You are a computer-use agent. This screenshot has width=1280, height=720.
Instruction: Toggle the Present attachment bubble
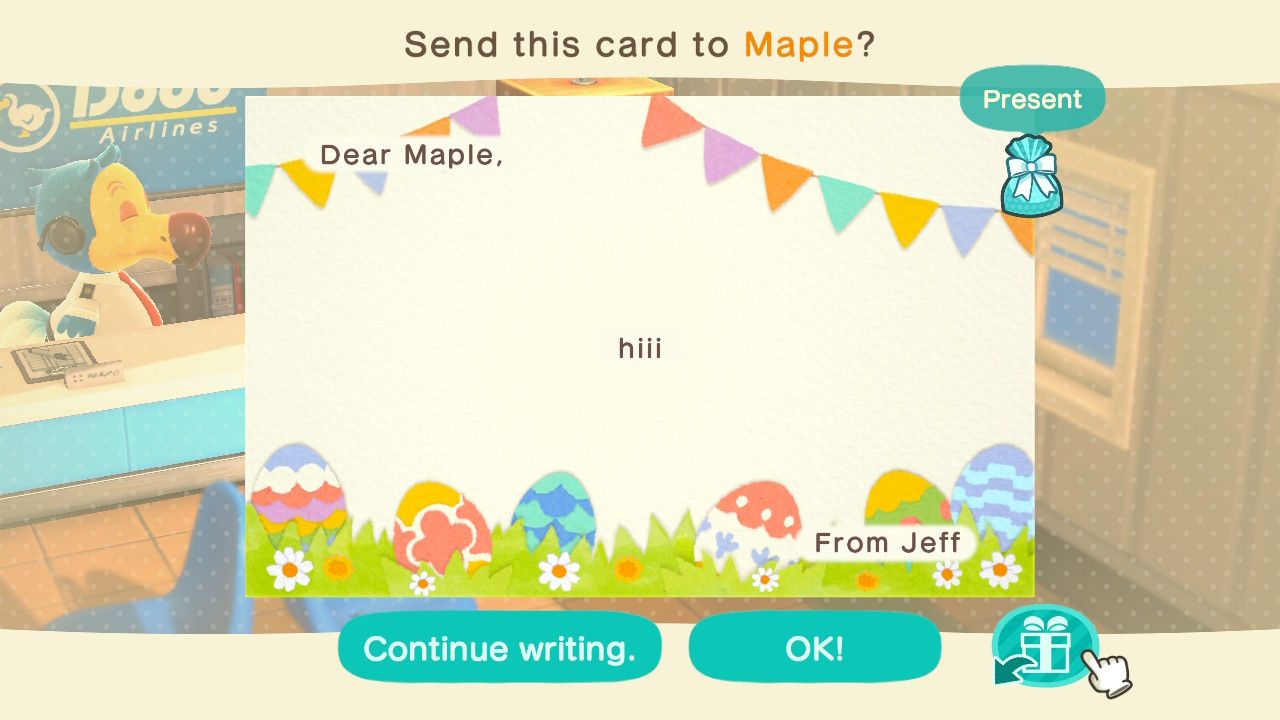[x=1031, y=99]
